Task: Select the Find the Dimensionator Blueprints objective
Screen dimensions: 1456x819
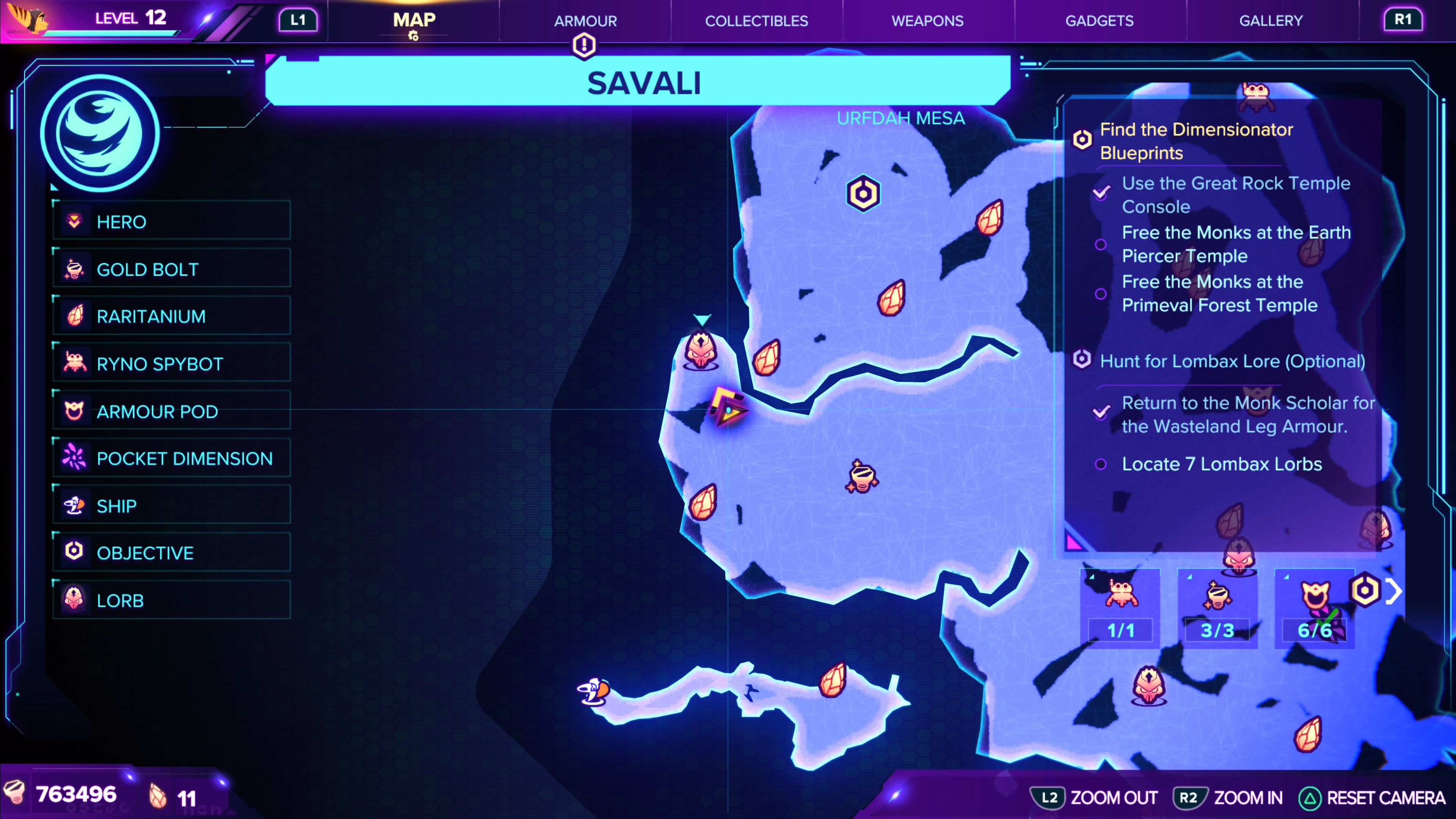Action: click(x=1196, y=141)
